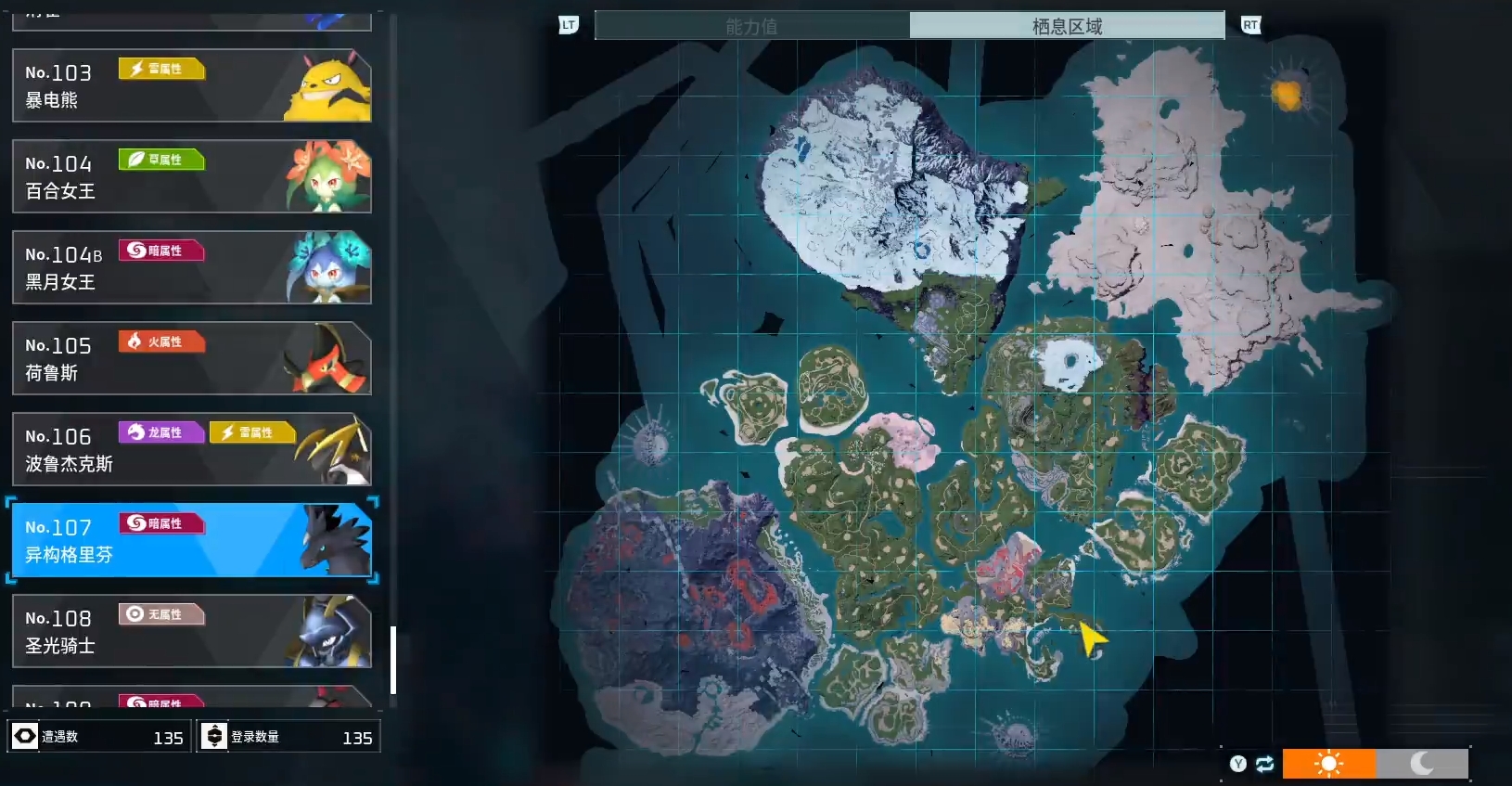Switch to nighttime habitat with moon toggle
Image resolution: width=1512 pixels, height=786 pixels.
coord(1422,764)
